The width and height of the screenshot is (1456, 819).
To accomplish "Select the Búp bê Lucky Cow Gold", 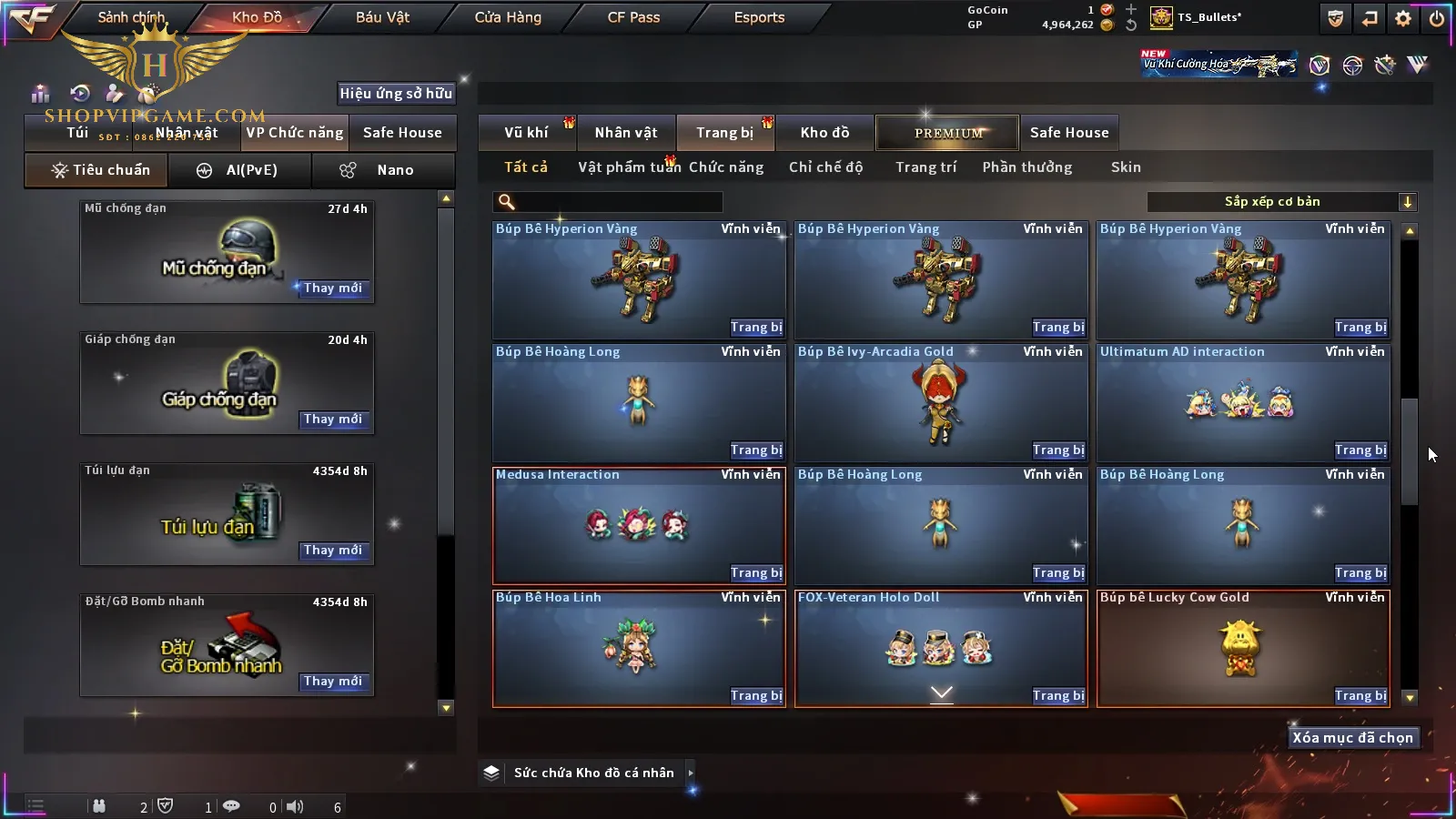I will pyautogui.click(x=1243, y=648).
